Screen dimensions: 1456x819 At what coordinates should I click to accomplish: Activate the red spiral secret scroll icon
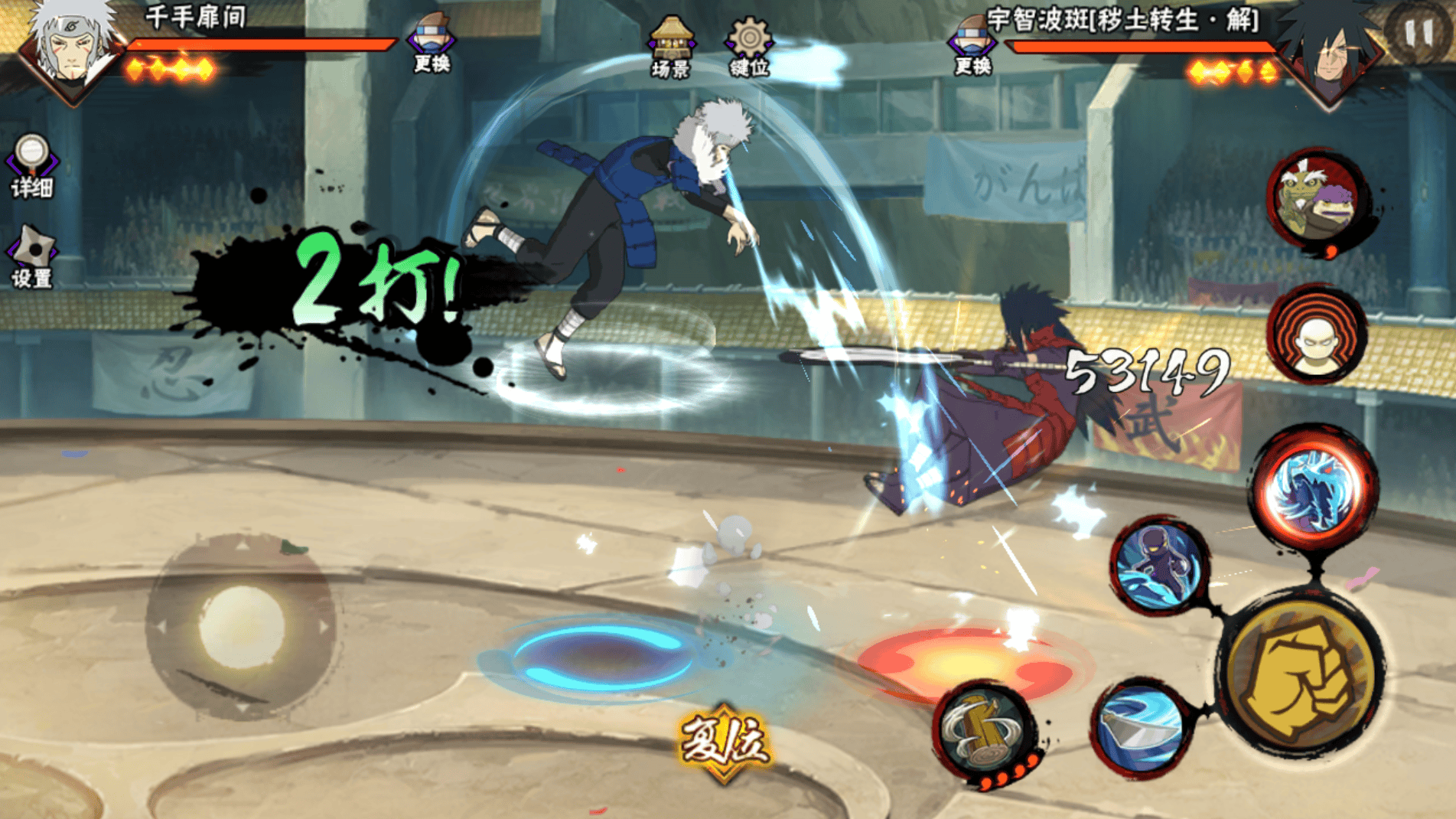(1318, 334)
